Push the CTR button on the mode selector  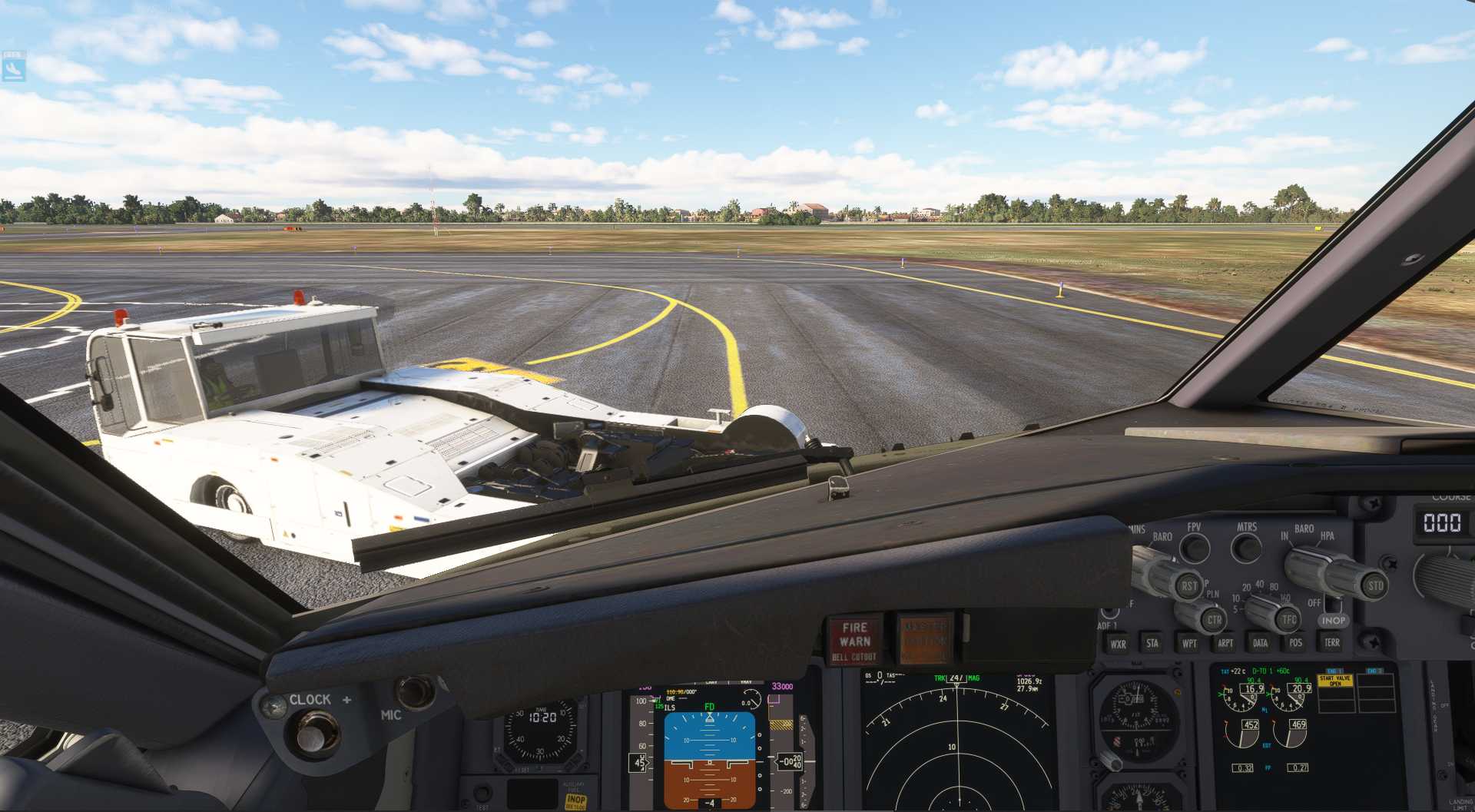(1214, 619)
